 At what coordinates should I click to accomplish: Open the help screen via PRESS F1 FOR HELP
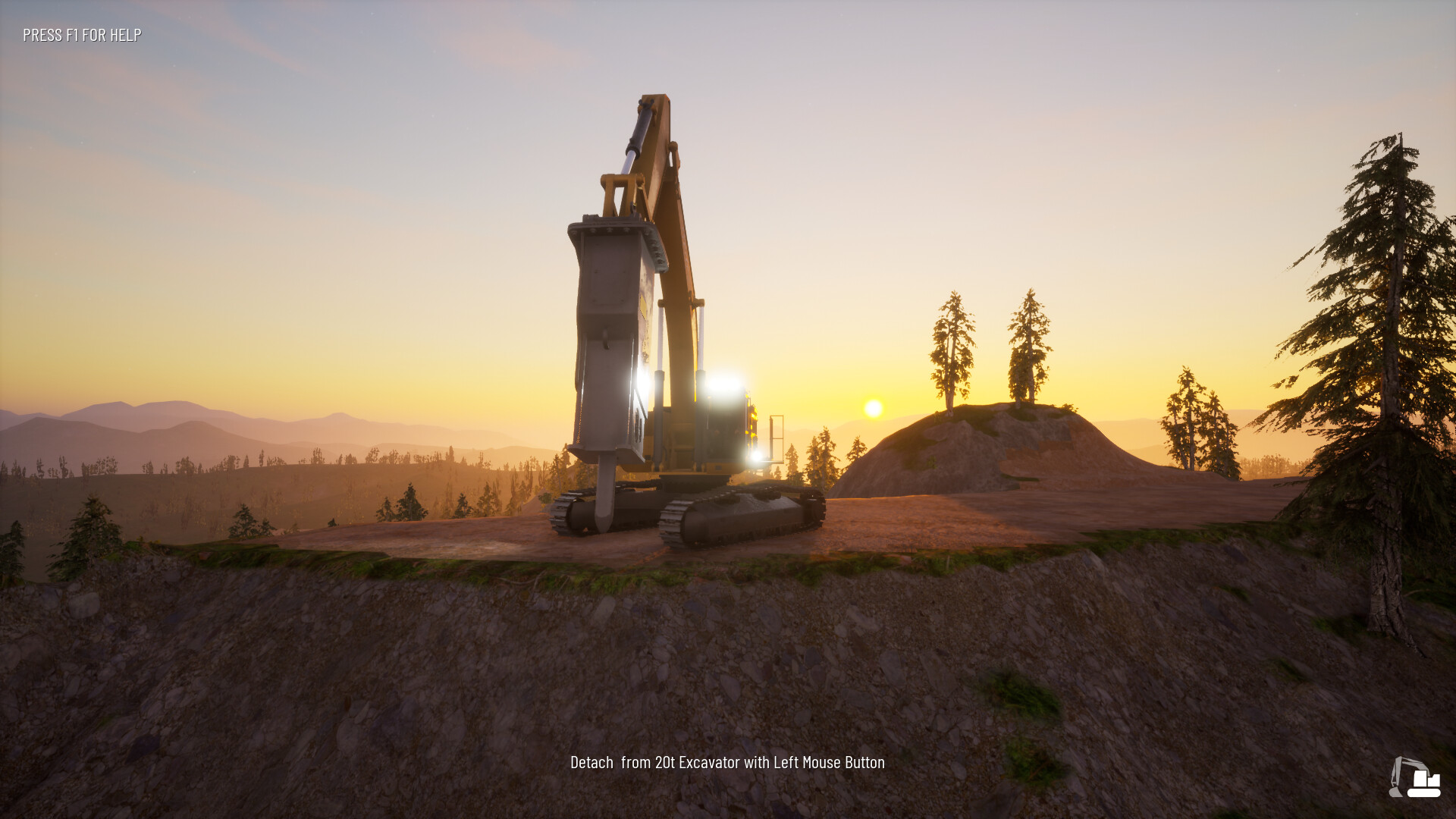pyautogui.click(x=81, y=34)
